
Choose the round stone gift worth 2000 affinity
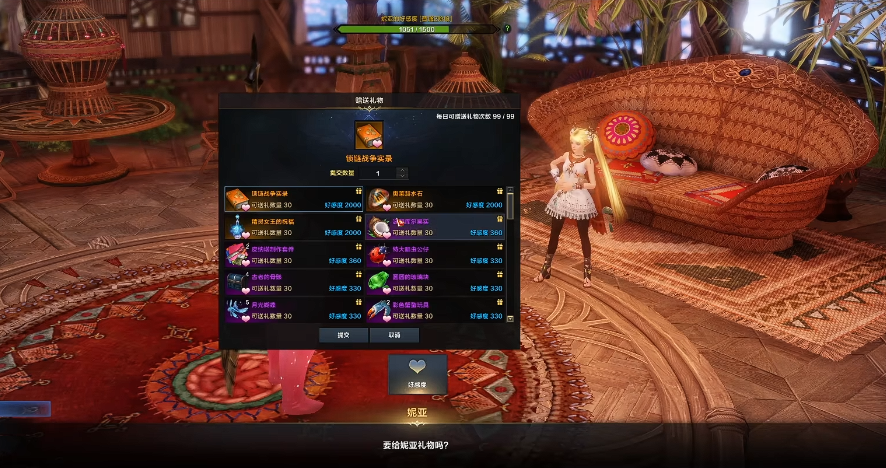point(436,198)
